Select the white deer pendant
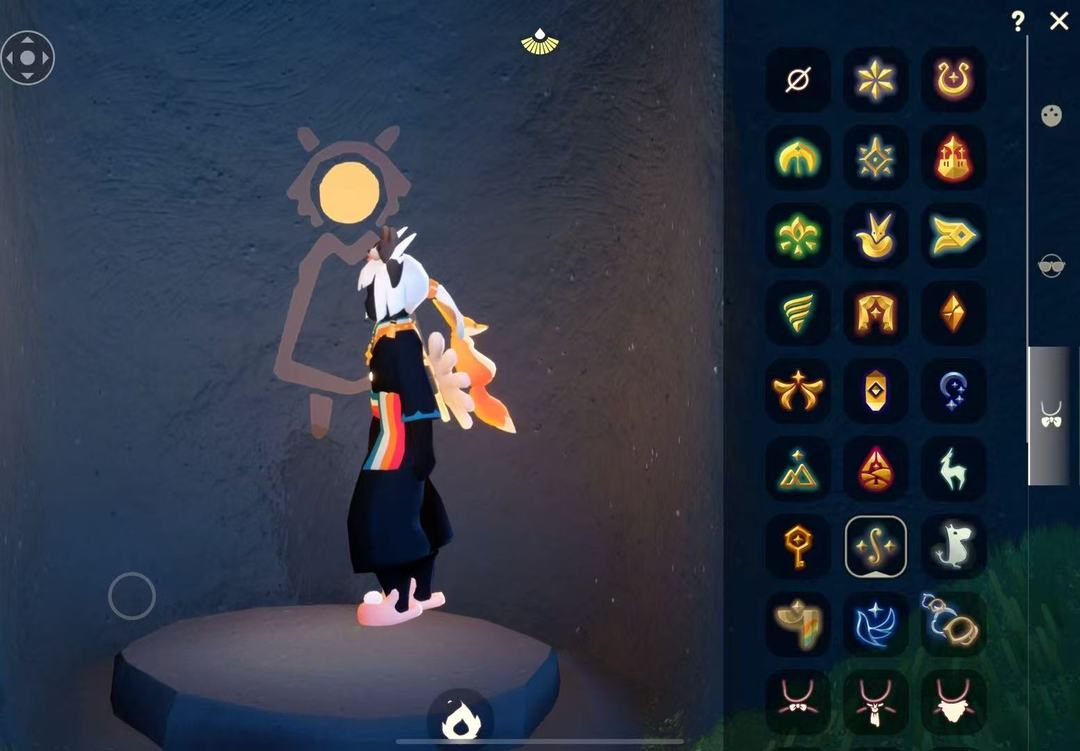The width and height of the screenshot is (1080, 751). (953, 469)
